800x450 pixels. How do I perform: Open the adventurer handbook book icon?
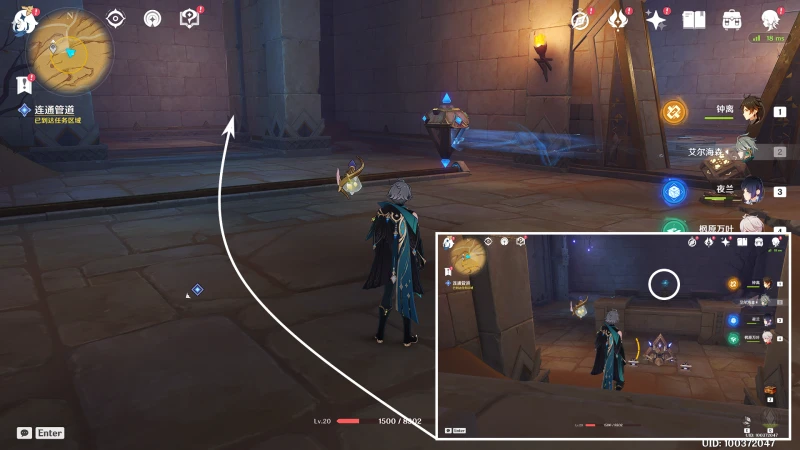(x=694, y=20)
